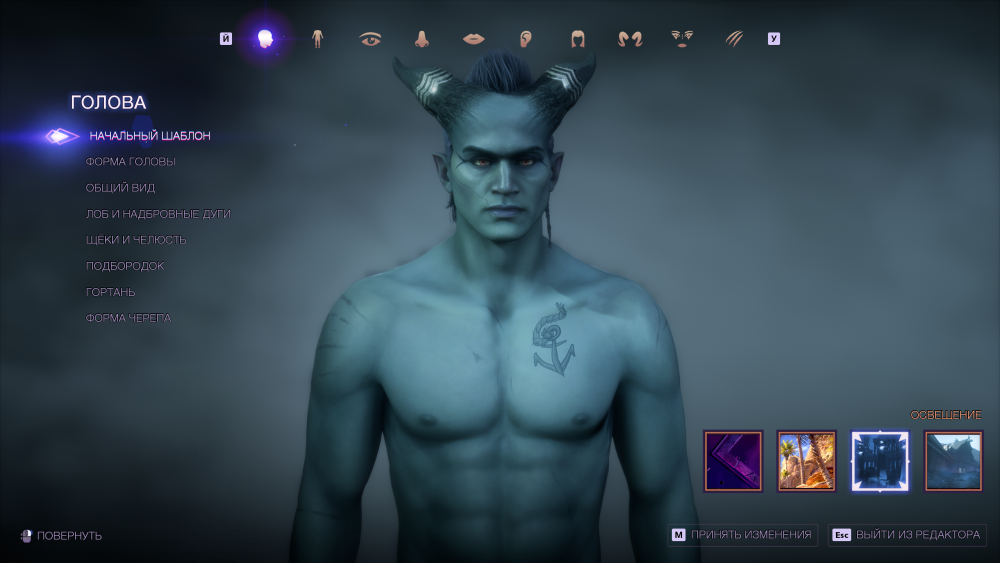Select the sunny palm tree lighting preset
Image resolution: width=1000 pixels, height=563 pixels.
click(x=806, y=461)
